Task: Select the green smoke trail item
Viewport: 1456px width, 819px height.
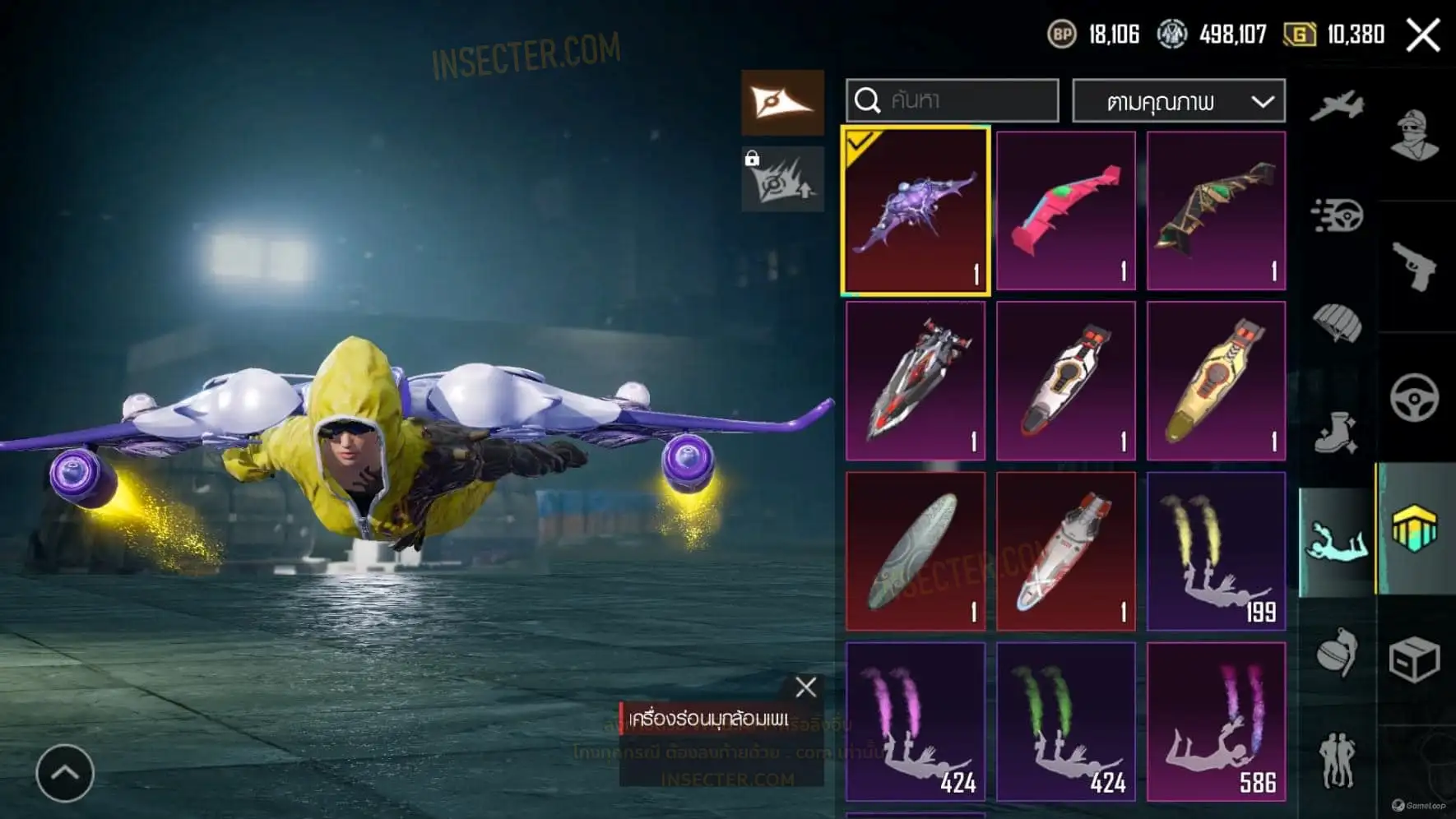Action: (x=1066, y=721)
